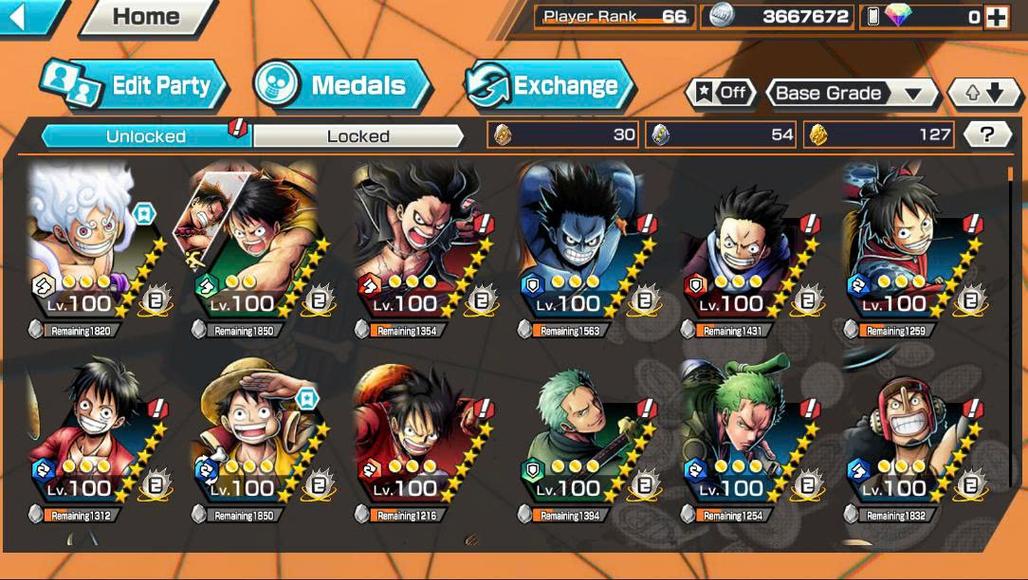Switch to the Unlocked tab
This screenshot has width=1028, height=580.
146,136
